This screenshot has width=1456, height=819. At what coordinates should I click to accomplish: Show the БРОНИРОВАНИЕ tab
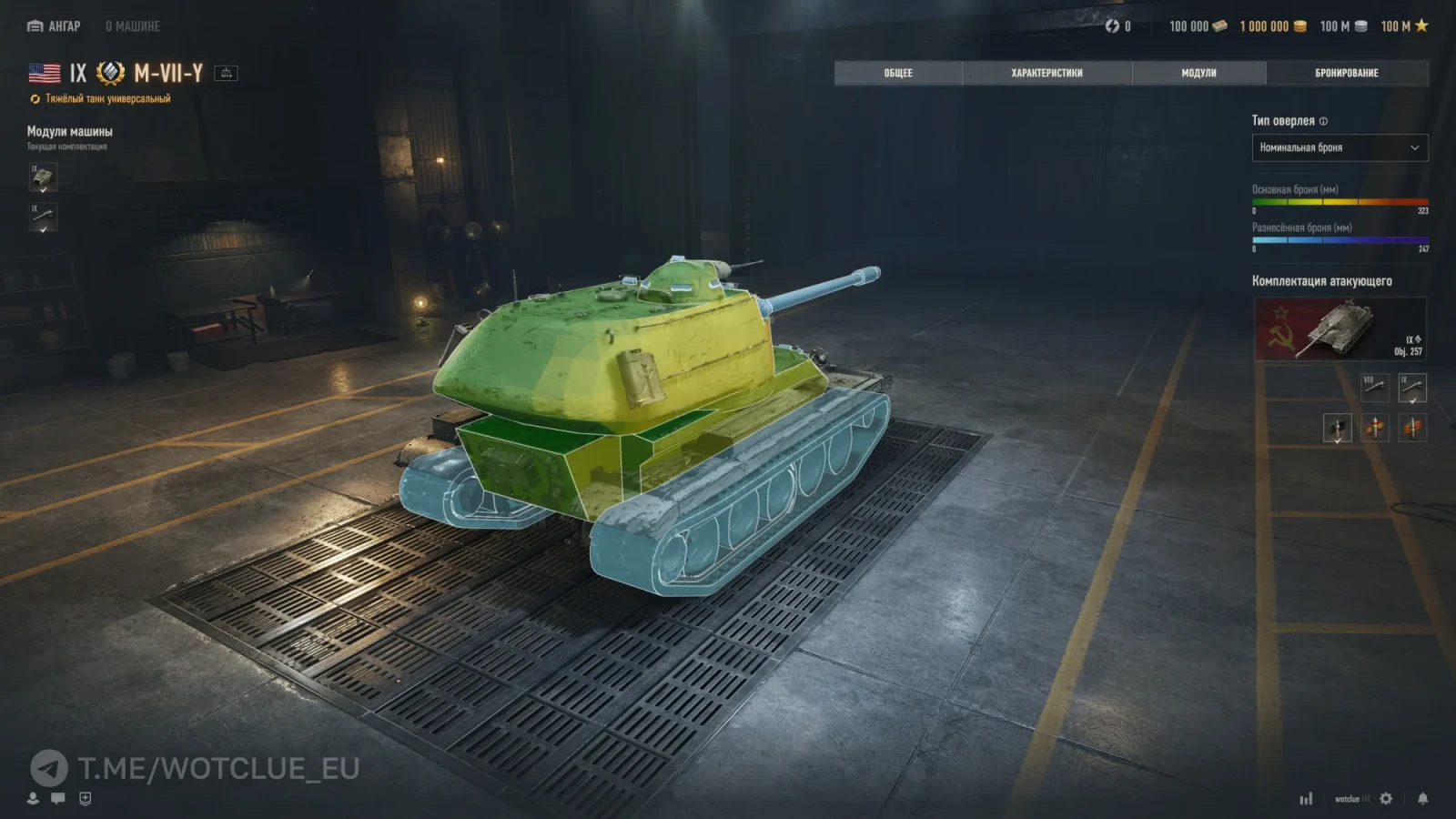(x=1347, y=73)
